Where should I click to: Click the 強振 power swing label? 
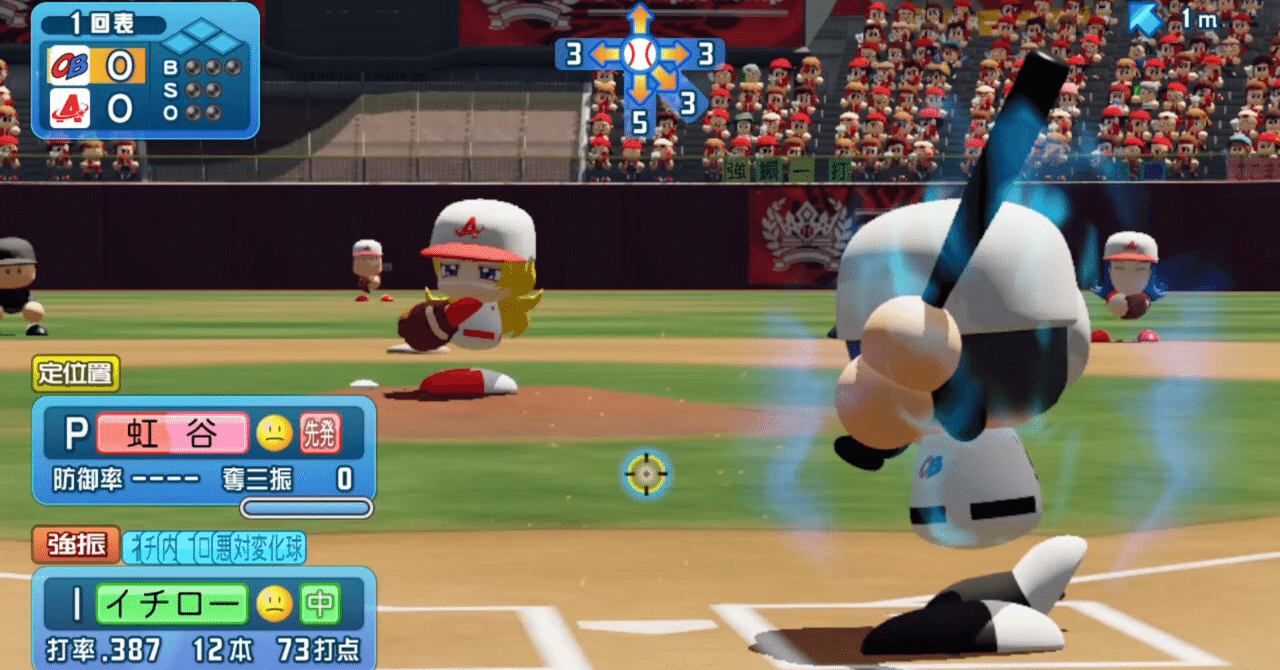76,545
